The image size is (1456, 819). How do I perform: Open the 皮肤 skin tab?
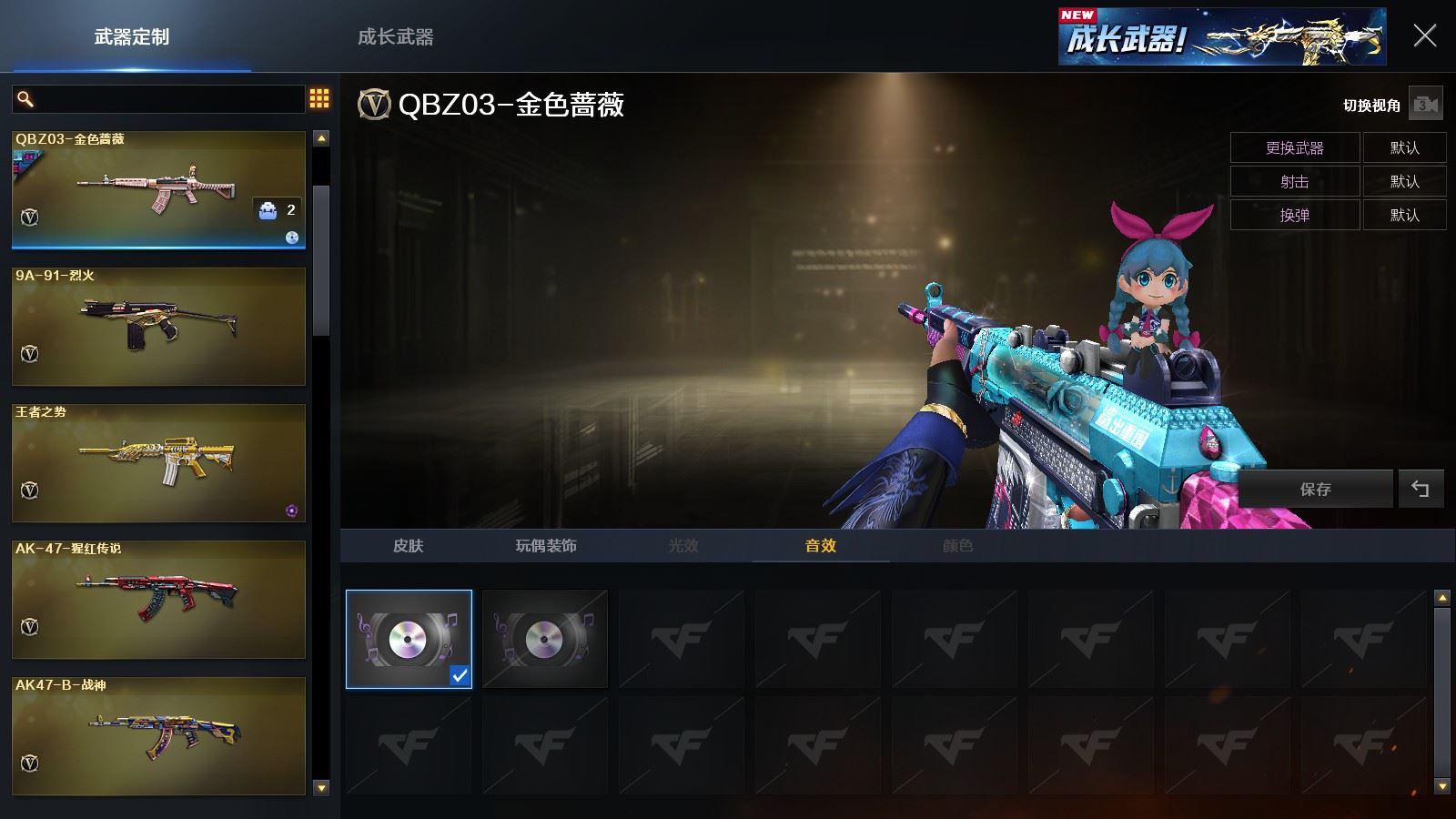(408, 546)
